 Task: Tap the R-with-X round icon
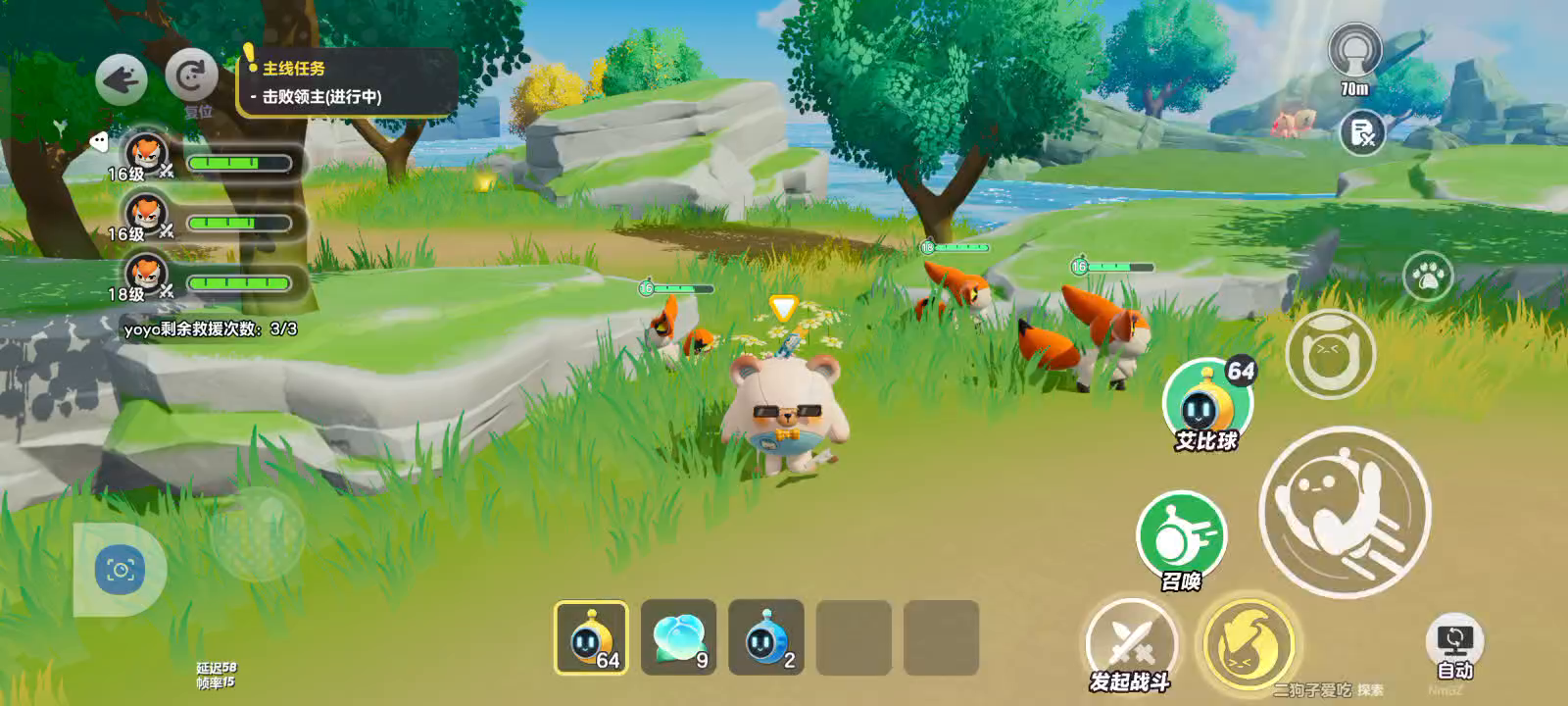(1362, 132)
